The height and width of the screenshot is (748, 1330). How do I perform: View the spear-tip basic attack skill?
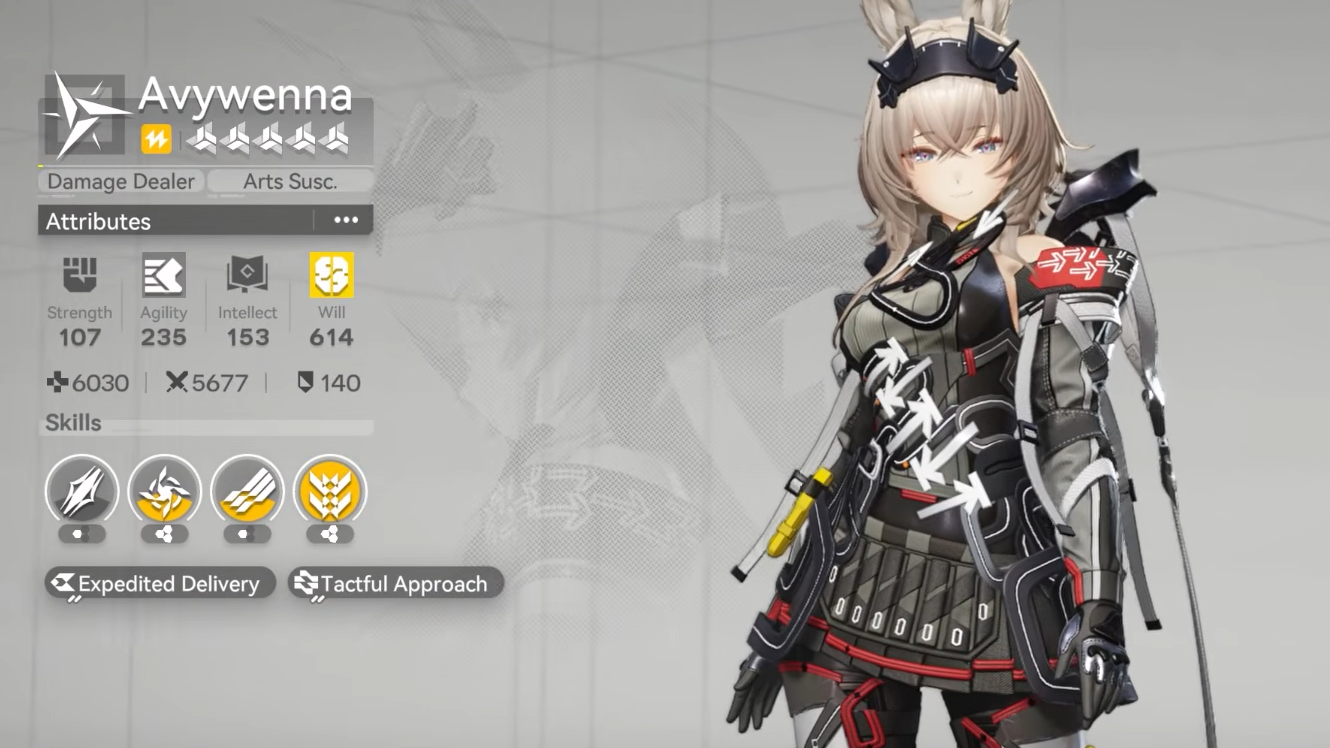tap(82, 491)
